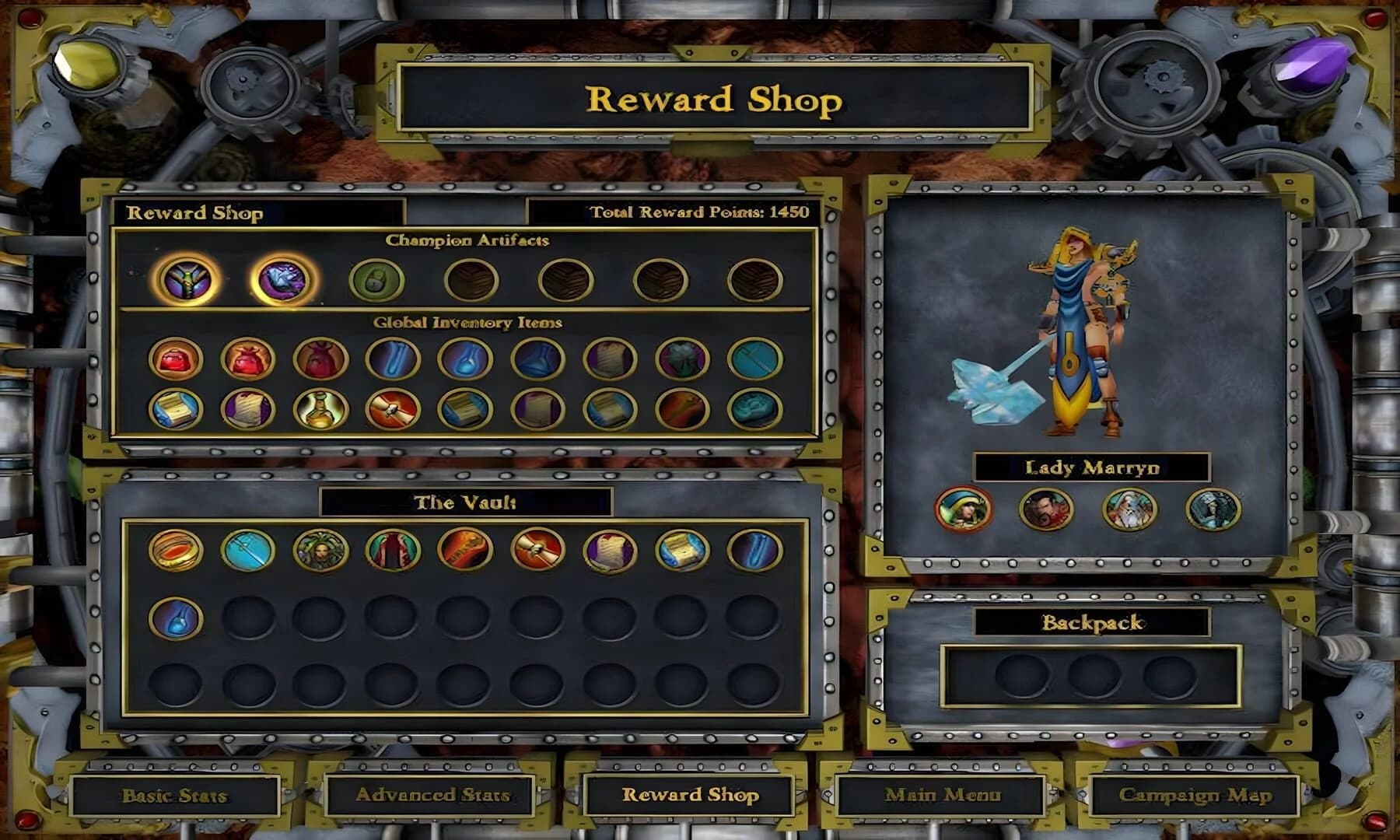
Task: Return to the Main Menu
Action: 945,796
